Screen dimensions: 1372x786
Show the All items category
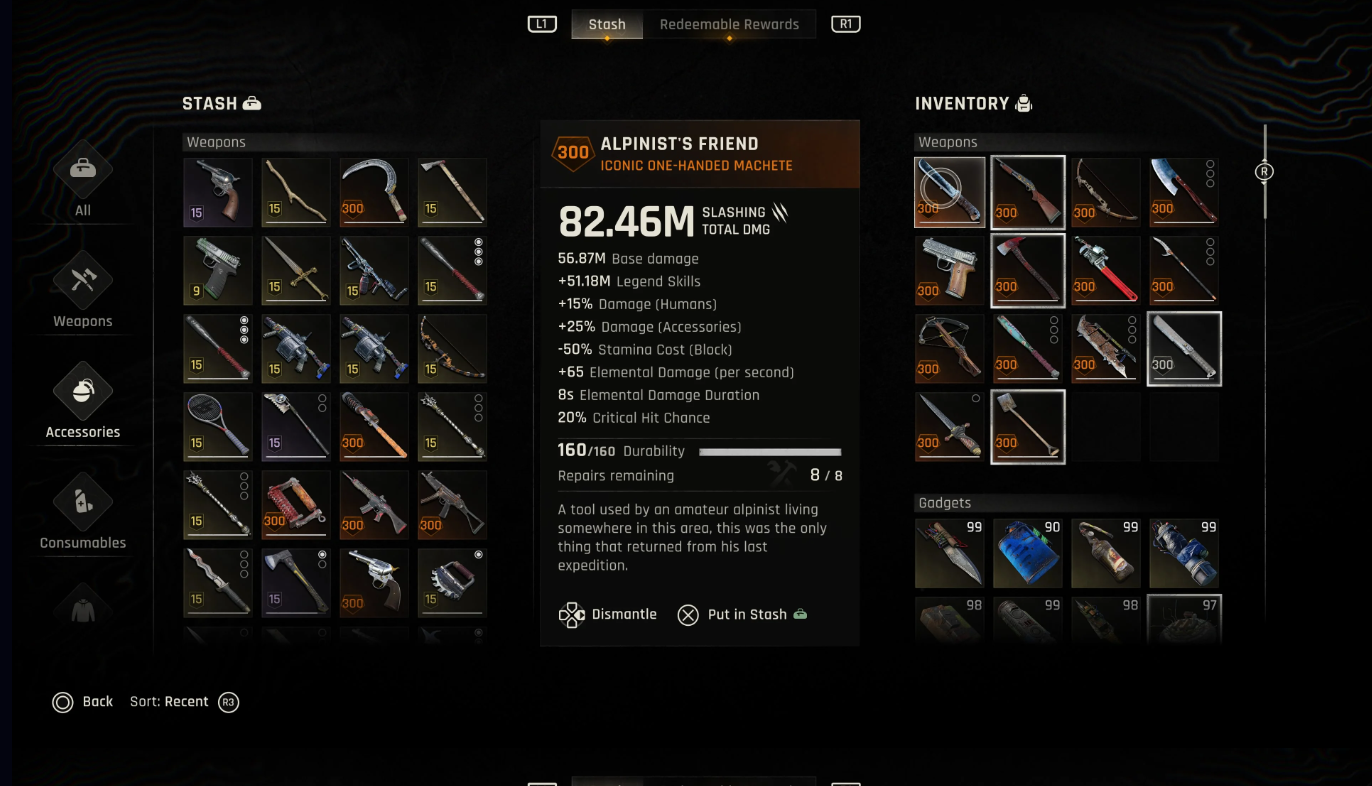(83, 180)
